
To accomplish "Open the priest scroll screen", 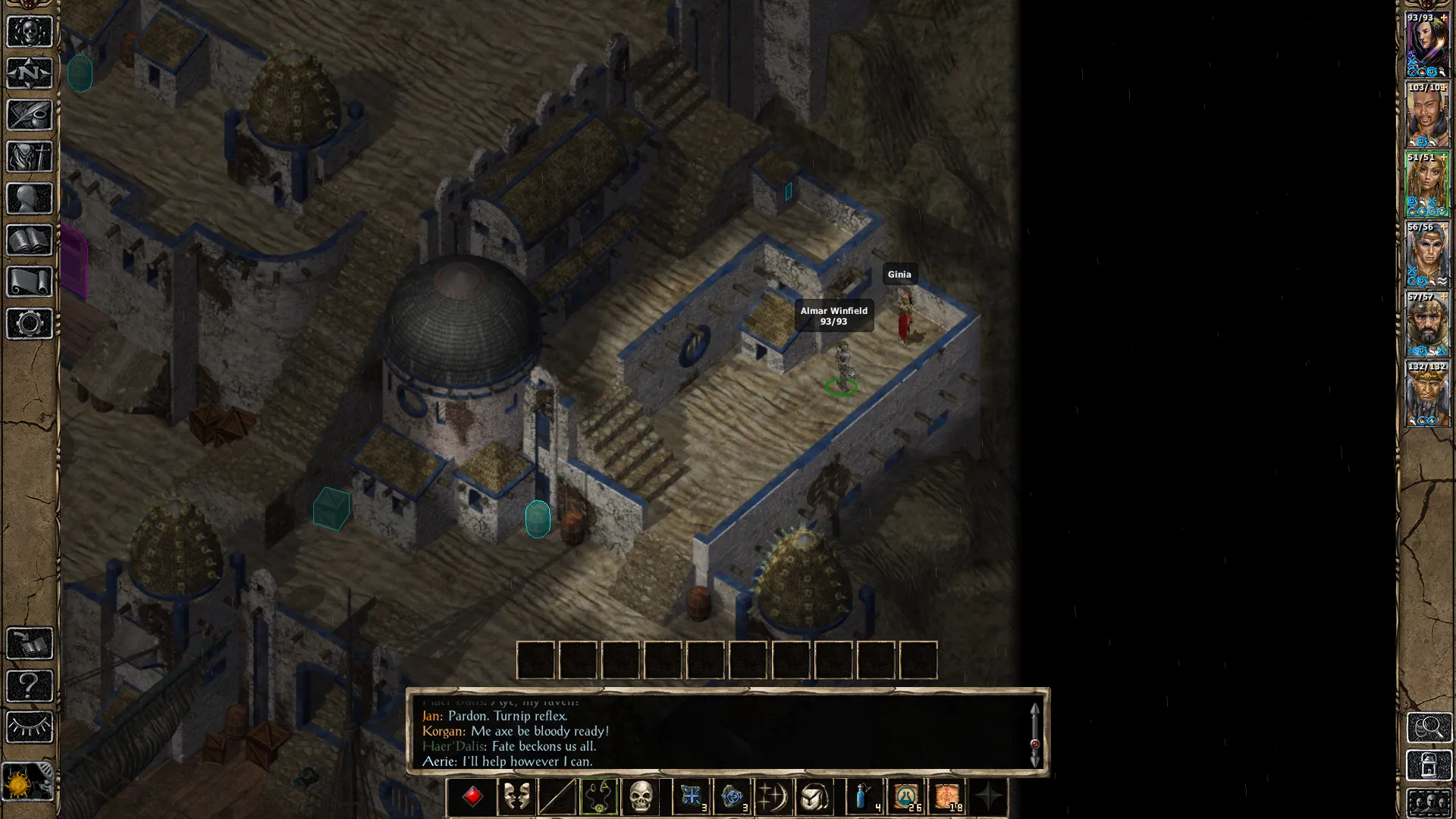I will [30, 282].
